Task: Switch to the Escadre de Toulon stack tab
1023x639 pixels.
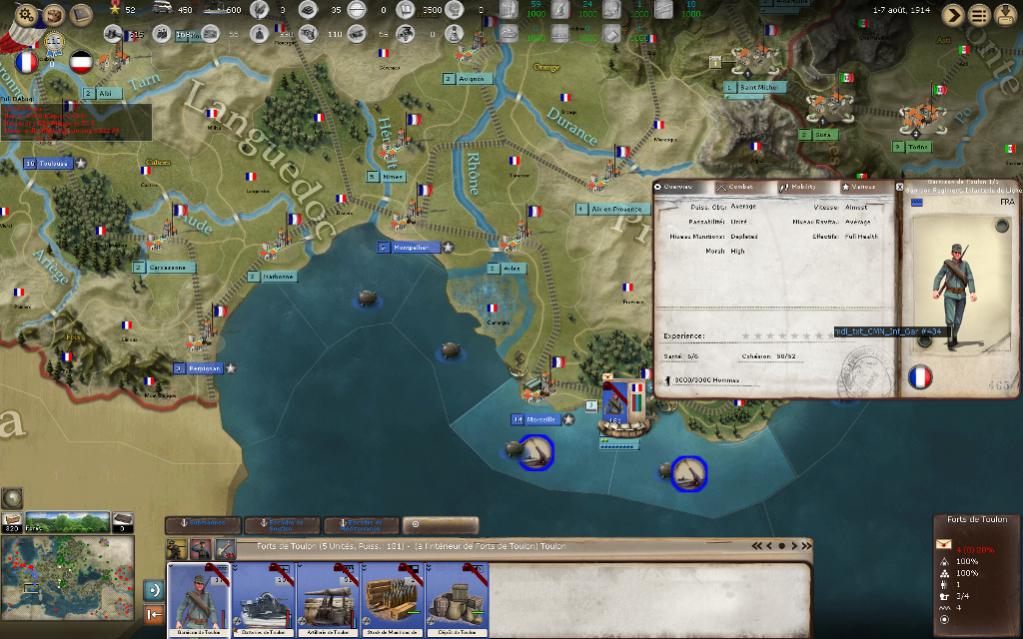Action: 282,524
